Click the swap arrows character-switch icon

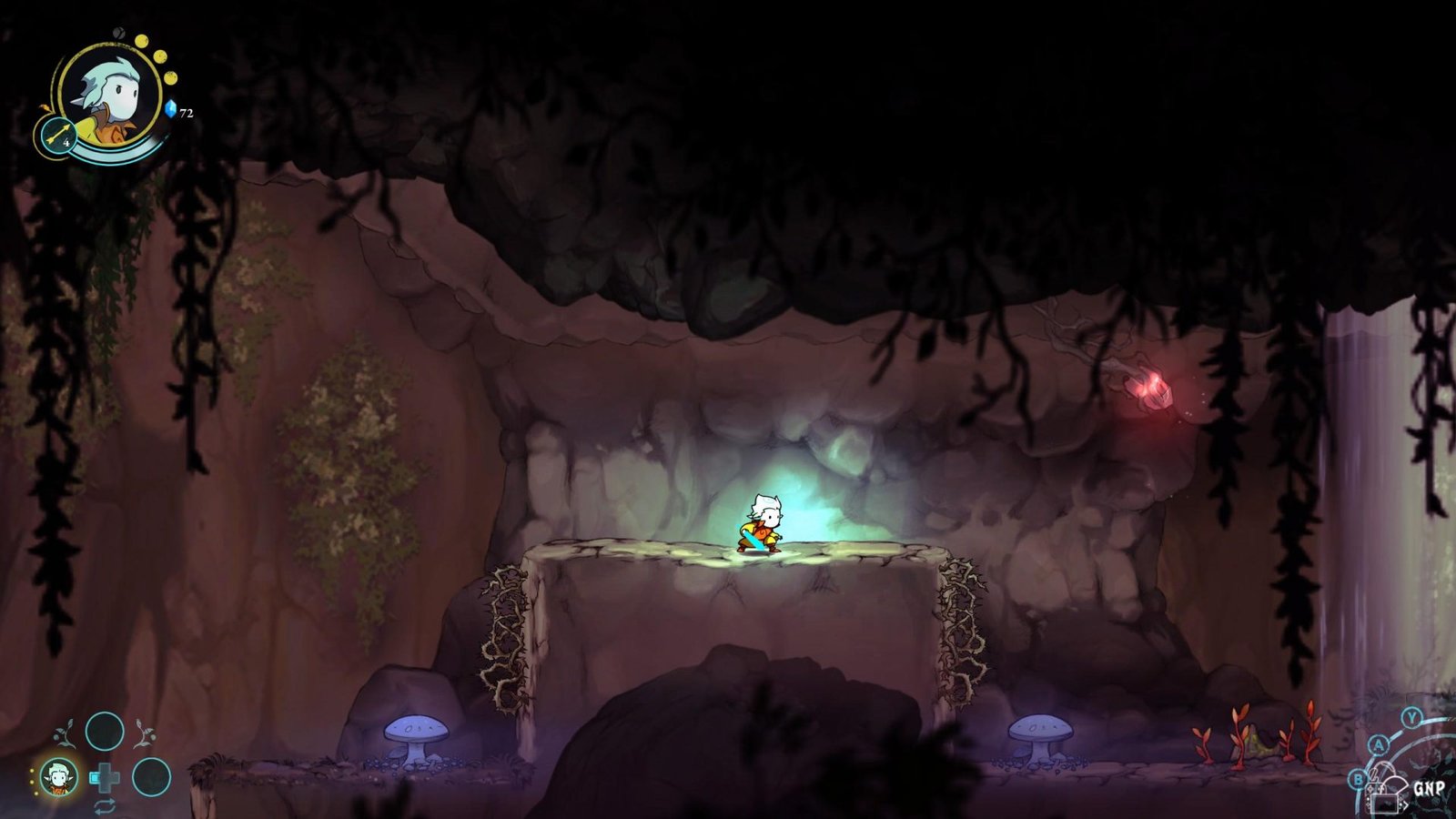pos(105,804)
